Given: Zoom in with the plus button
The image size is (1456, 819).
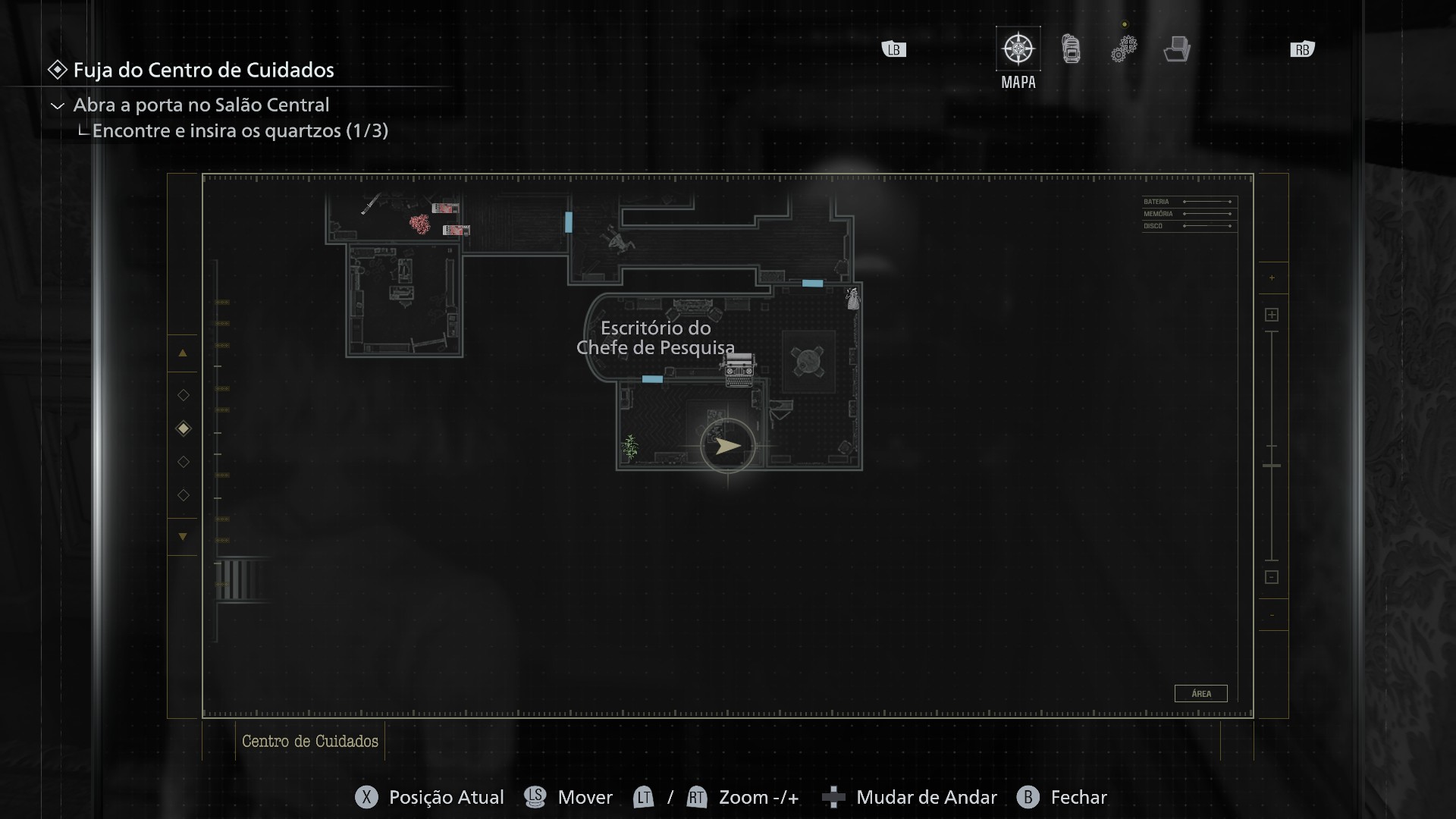Looking at the screenshot, I should tap(1272, 315).
